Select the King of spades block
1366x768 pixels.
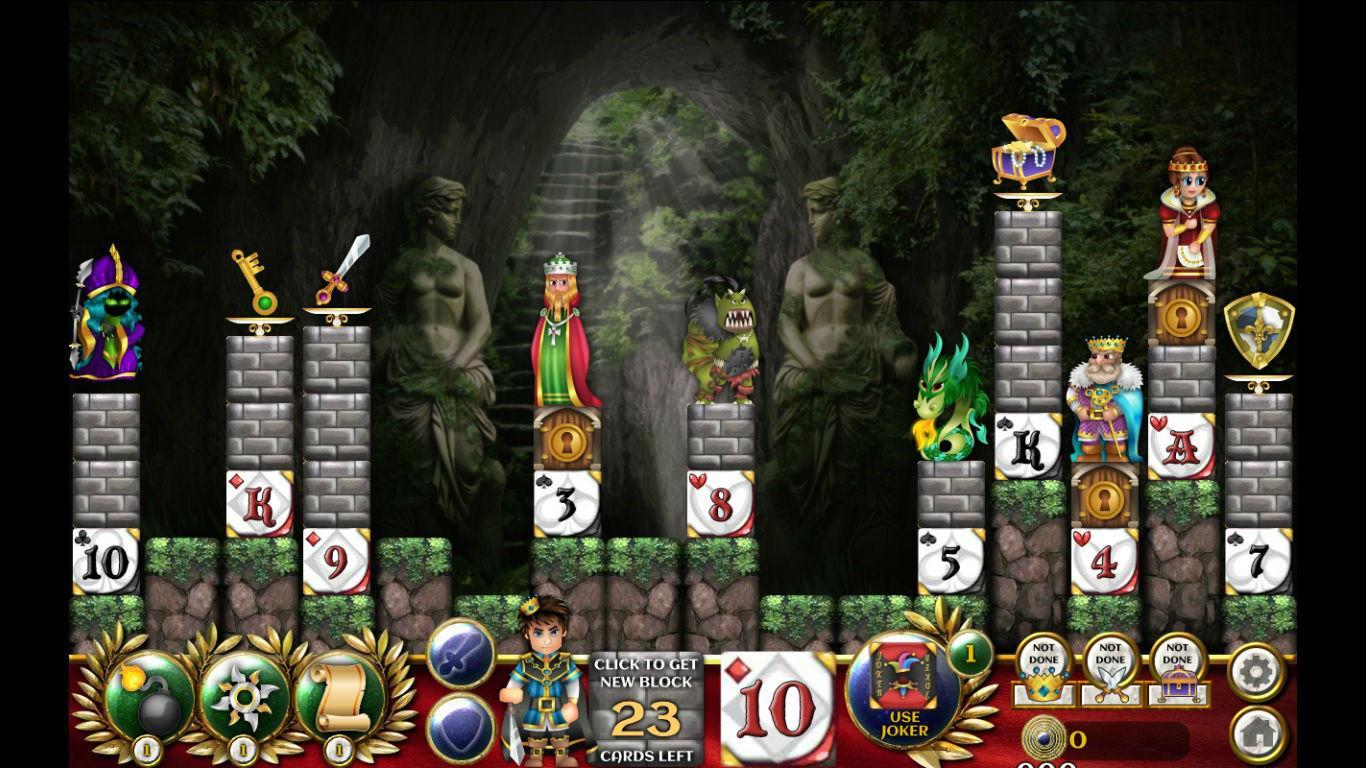(1028, 446)
